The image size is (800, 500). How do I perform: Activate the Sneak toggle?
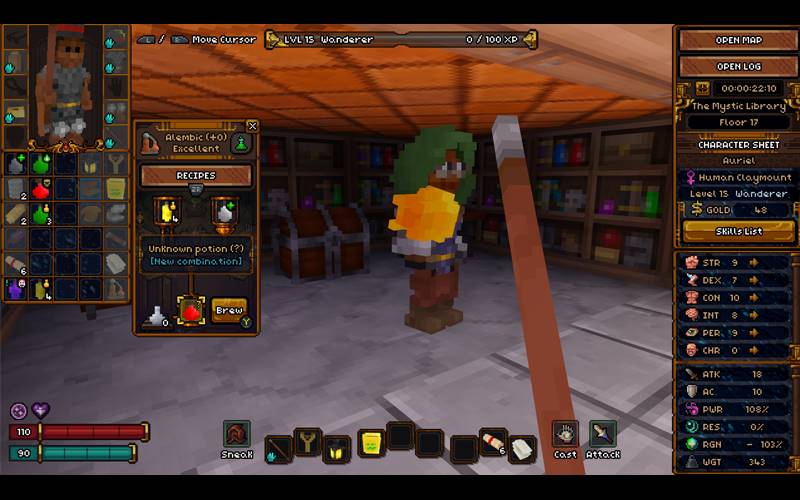click(x=237, y=434)
